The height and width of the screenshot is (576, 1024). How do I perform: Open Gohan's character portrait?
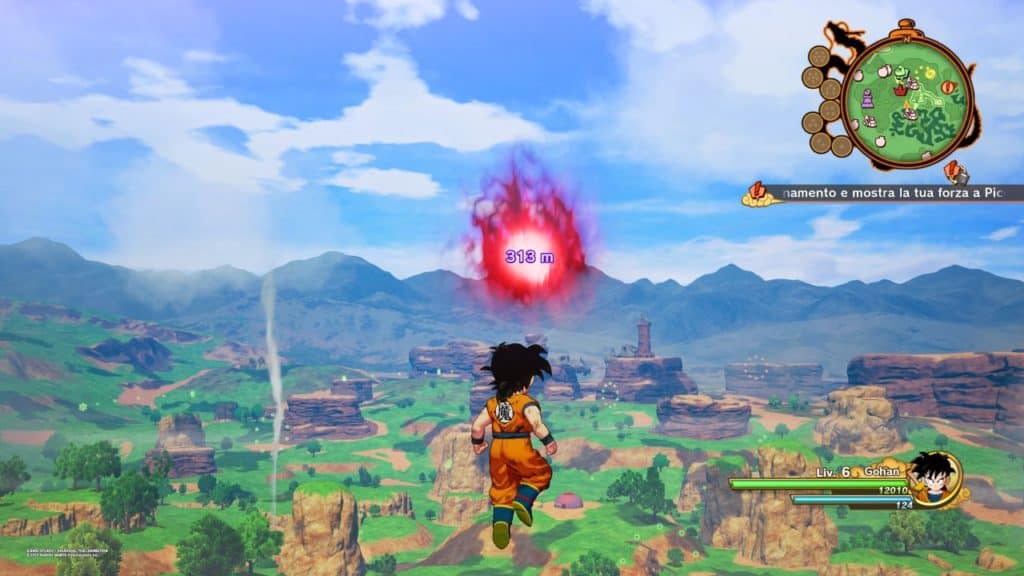pyautogui.click(x=937, y=478)
